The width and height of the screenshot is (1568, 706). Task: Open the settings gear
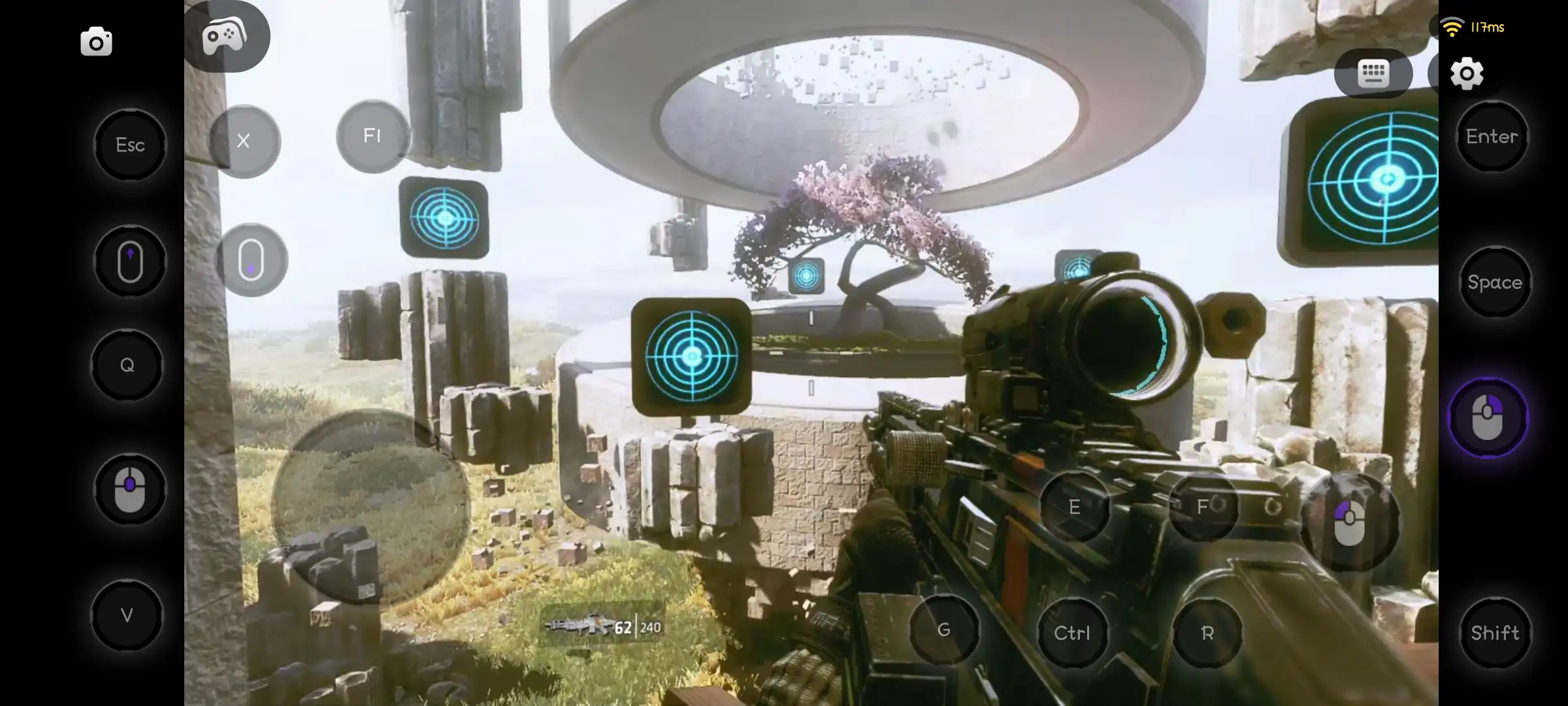[x=1467, y=74]
